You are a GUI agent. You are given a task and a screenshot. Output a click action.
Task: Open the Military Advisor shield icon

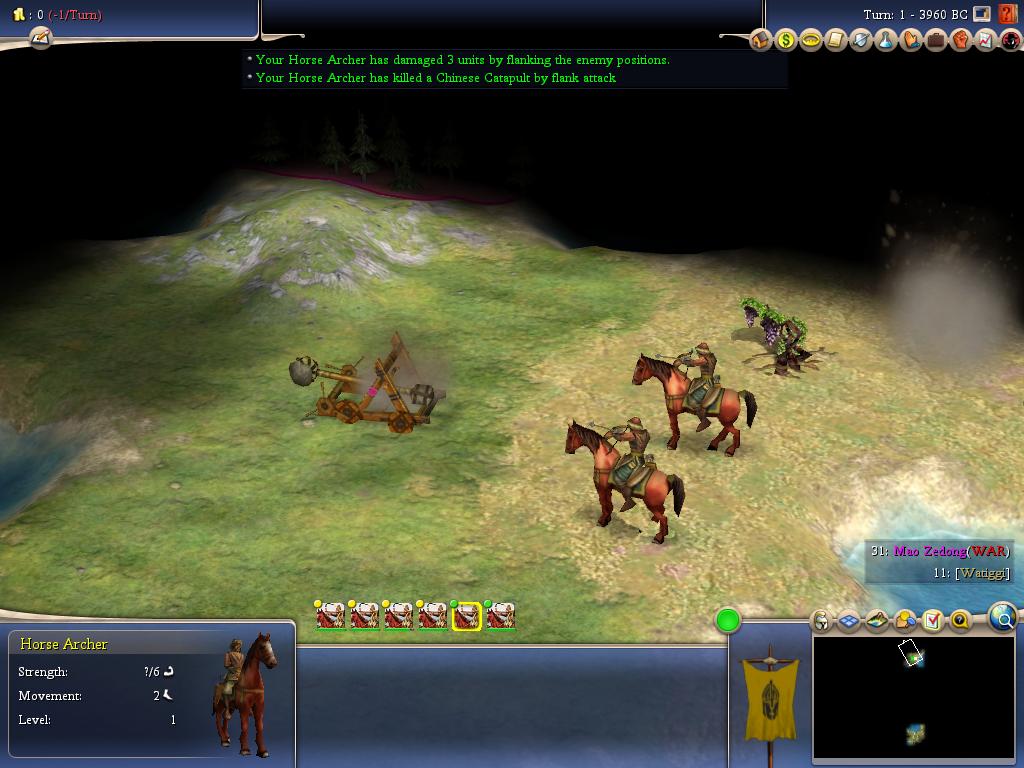861,40
